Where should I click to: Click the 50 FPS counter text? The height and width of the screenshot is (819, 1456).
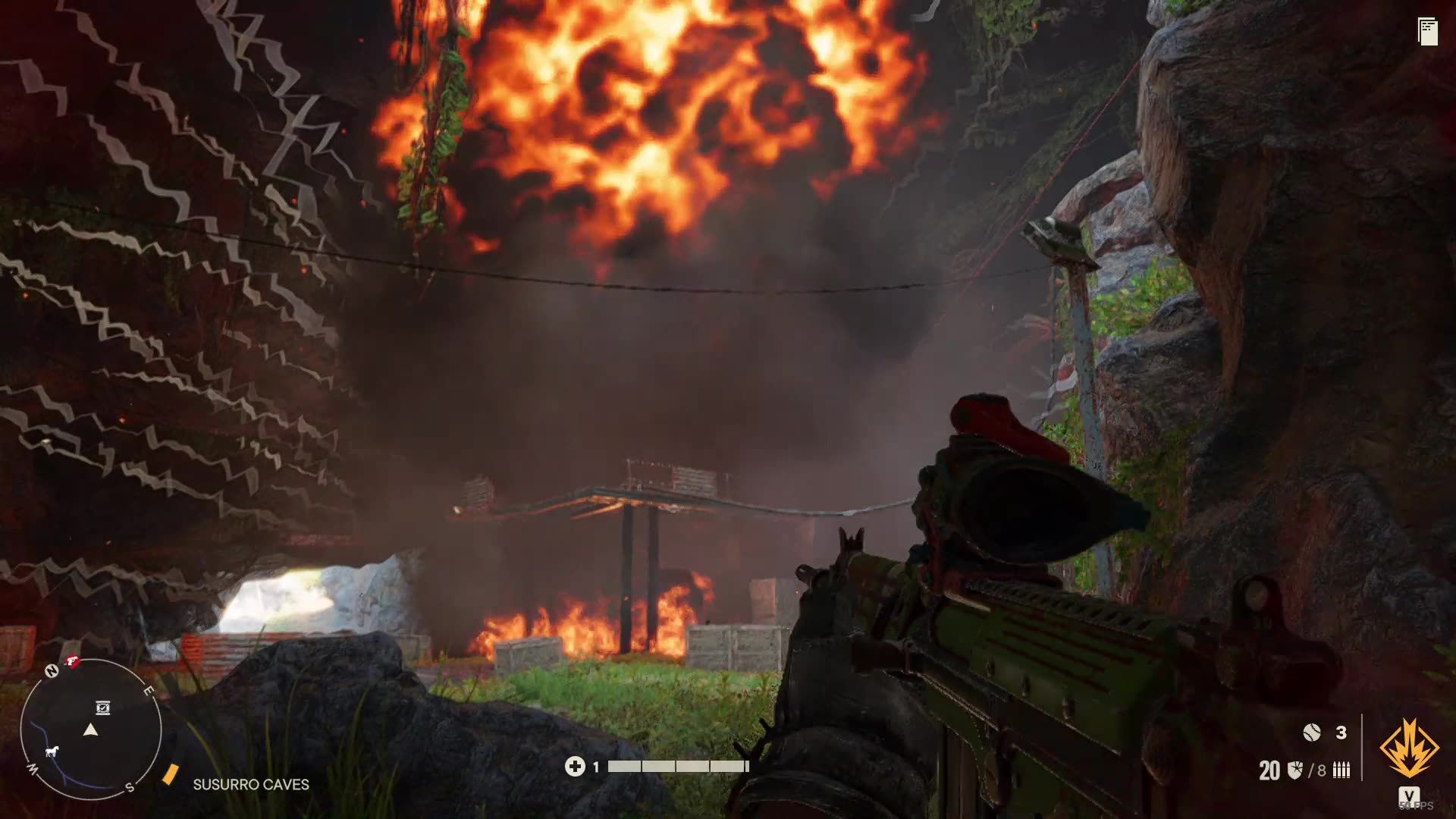click(1416, 806)
